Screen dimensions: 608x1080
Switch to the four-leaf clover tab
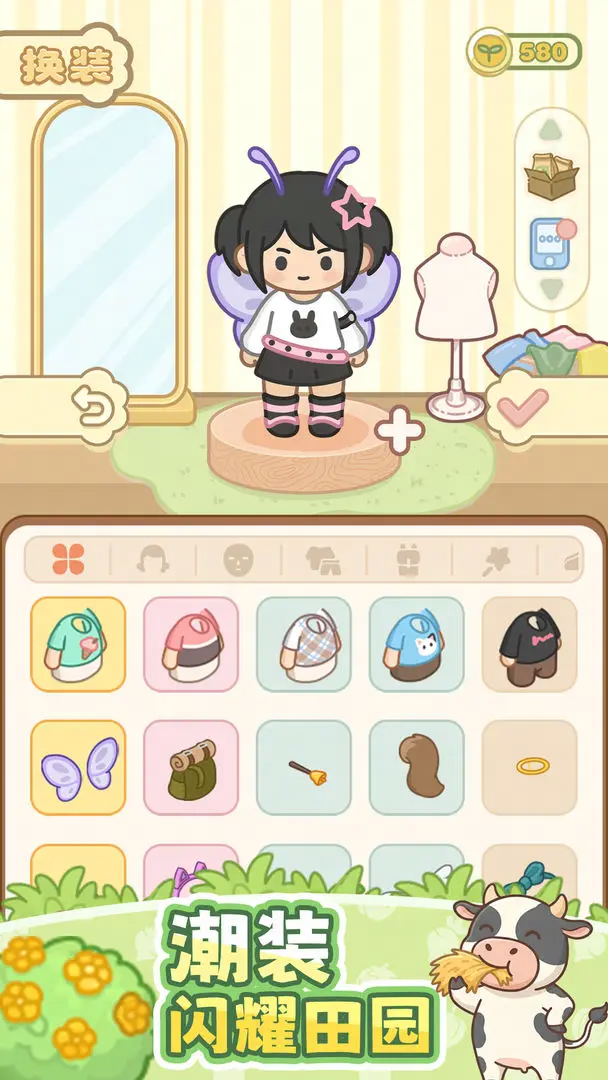(68, 560)
